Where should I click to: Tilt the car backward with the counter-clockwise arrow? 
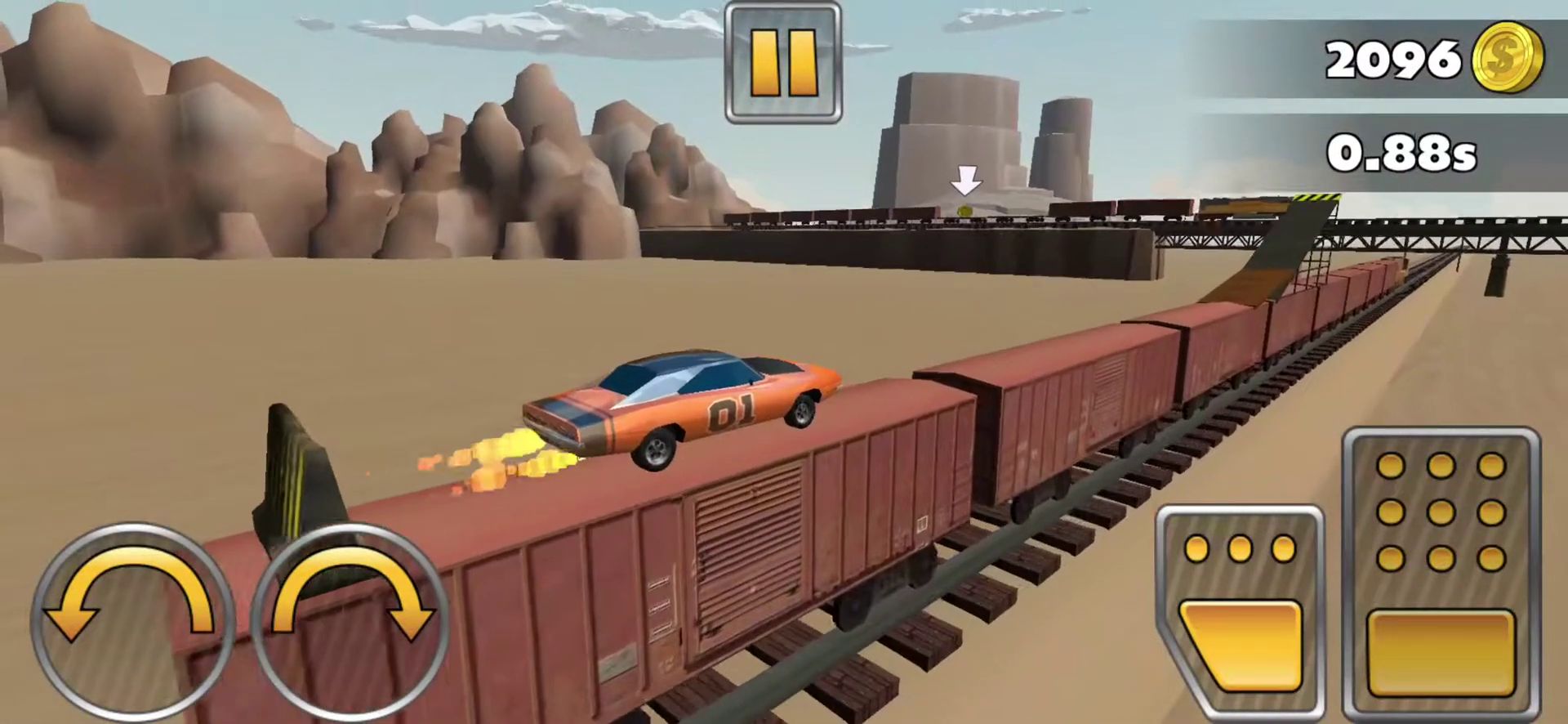tap(132, 623)
